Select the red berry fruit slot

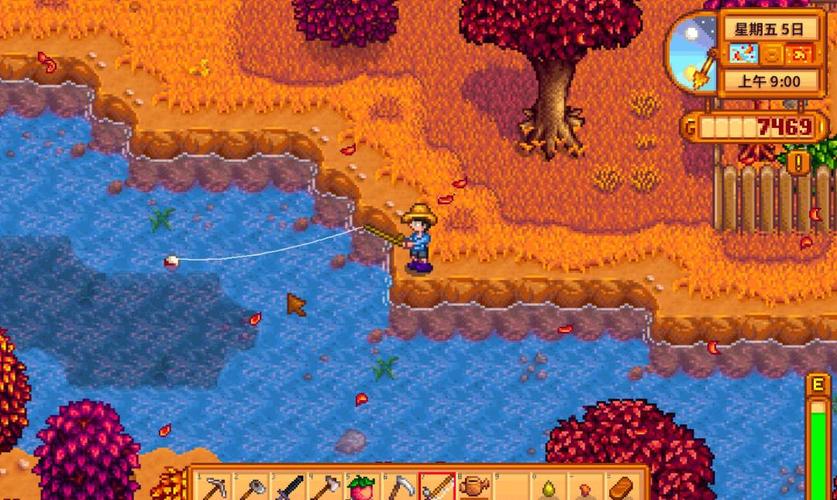click(x=361, y=488)
